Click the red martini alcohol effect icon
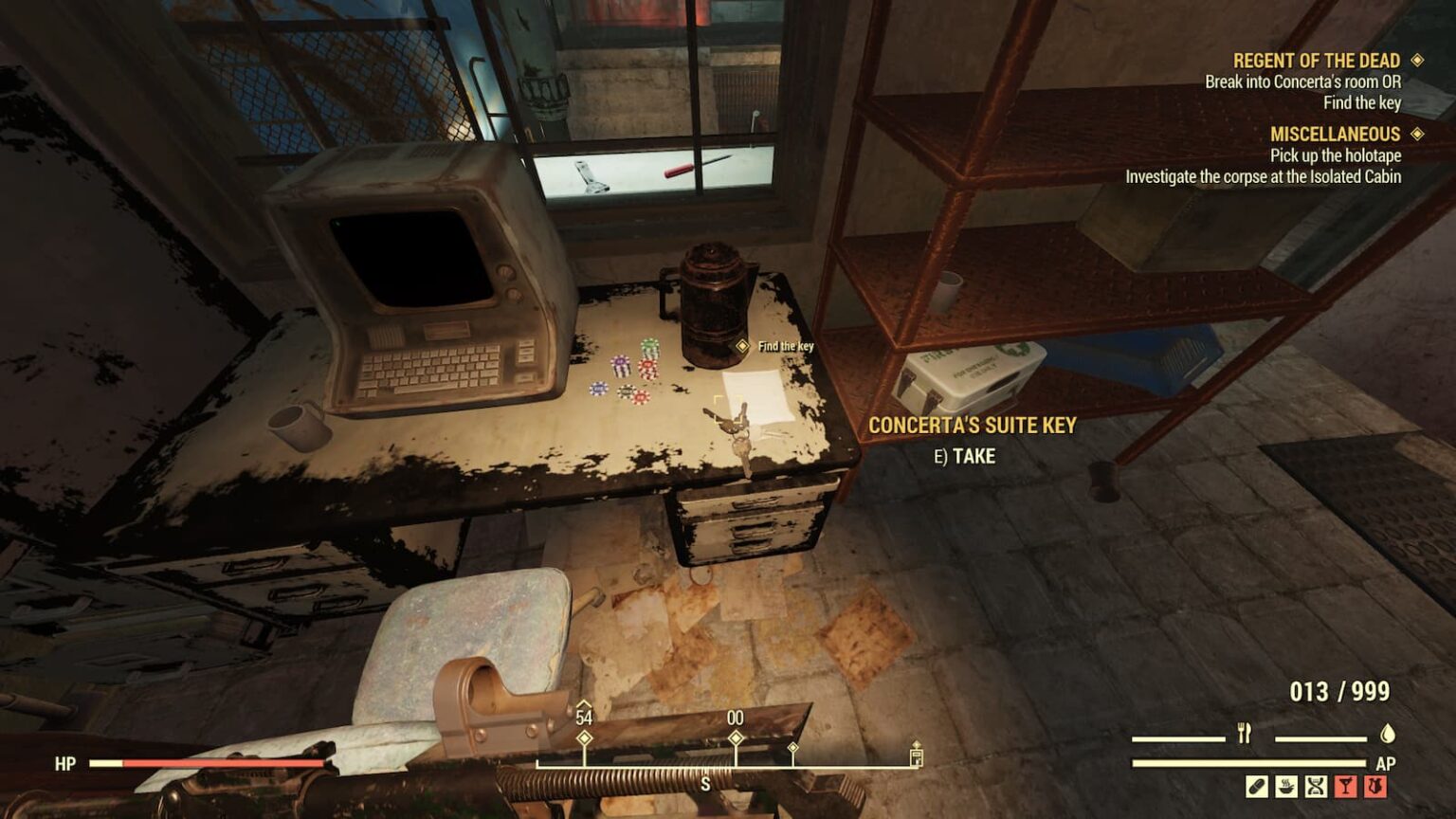The image size is (1456, 819). [1346, 786]
